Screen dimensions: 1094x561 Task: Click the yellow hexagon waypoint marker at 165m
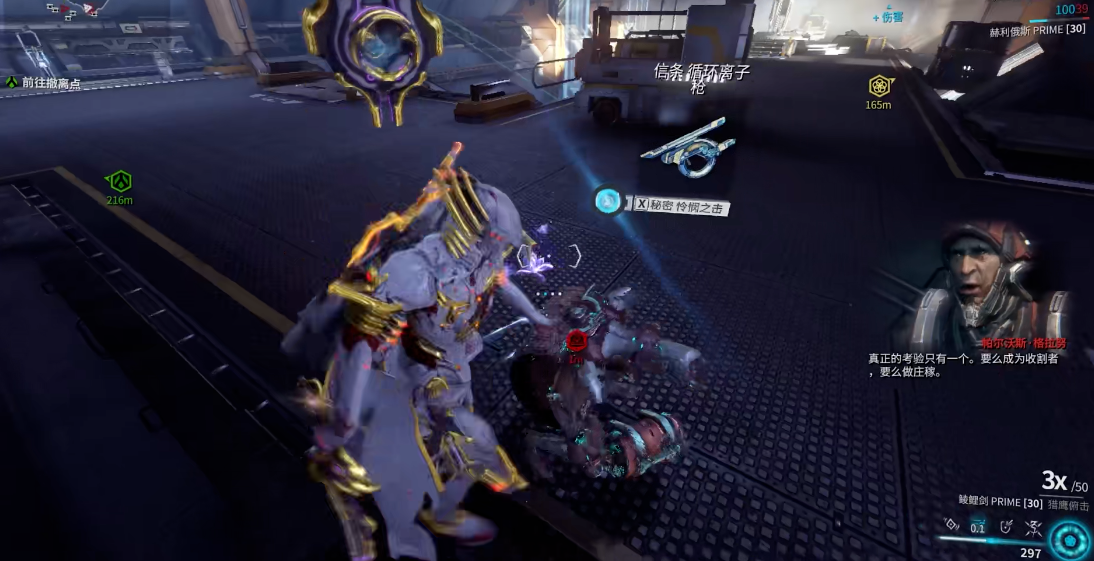(x=879, y=86)
